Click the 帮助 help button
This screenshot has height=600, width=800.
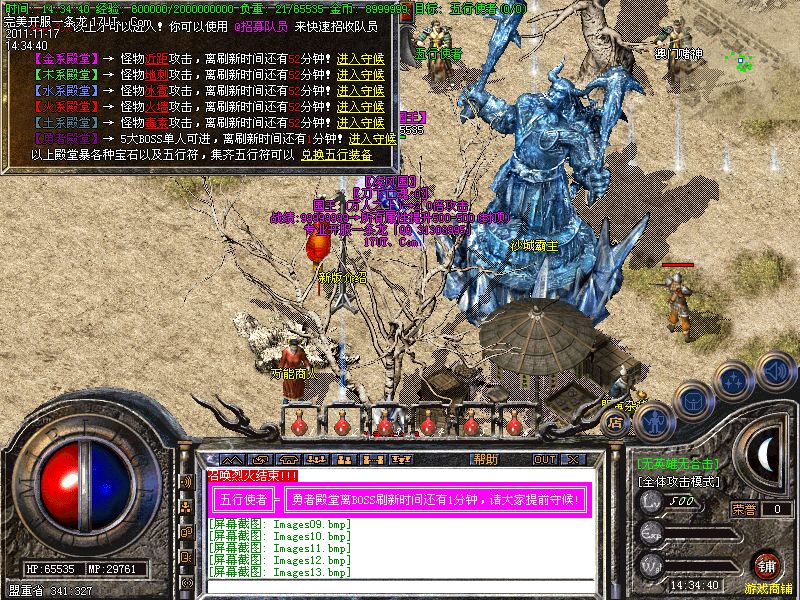[486, 460]
